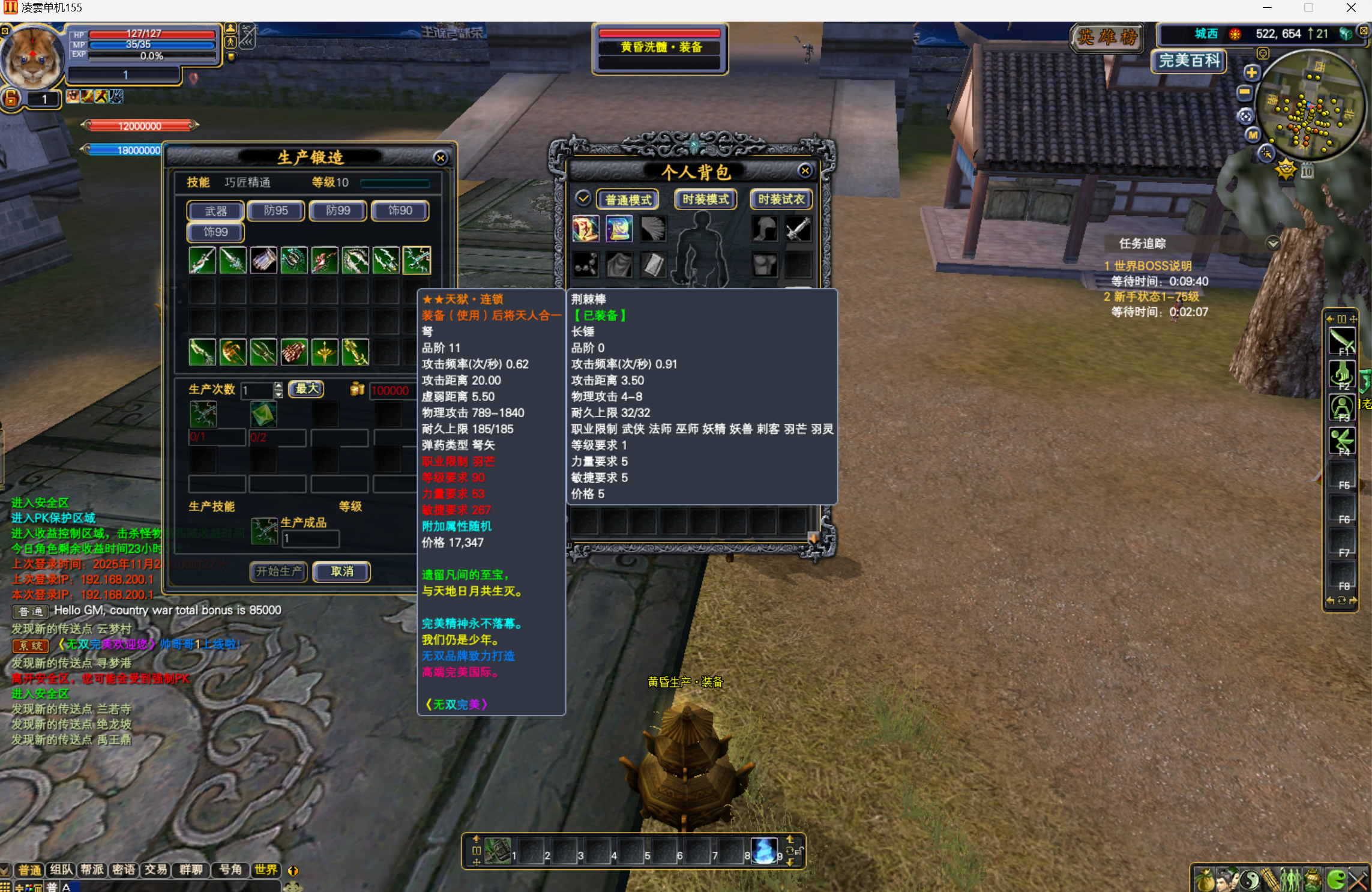Switch chat to the 组队 channel
The width and height of the screenshot is (1372, 892).
(x=61, y=870)
